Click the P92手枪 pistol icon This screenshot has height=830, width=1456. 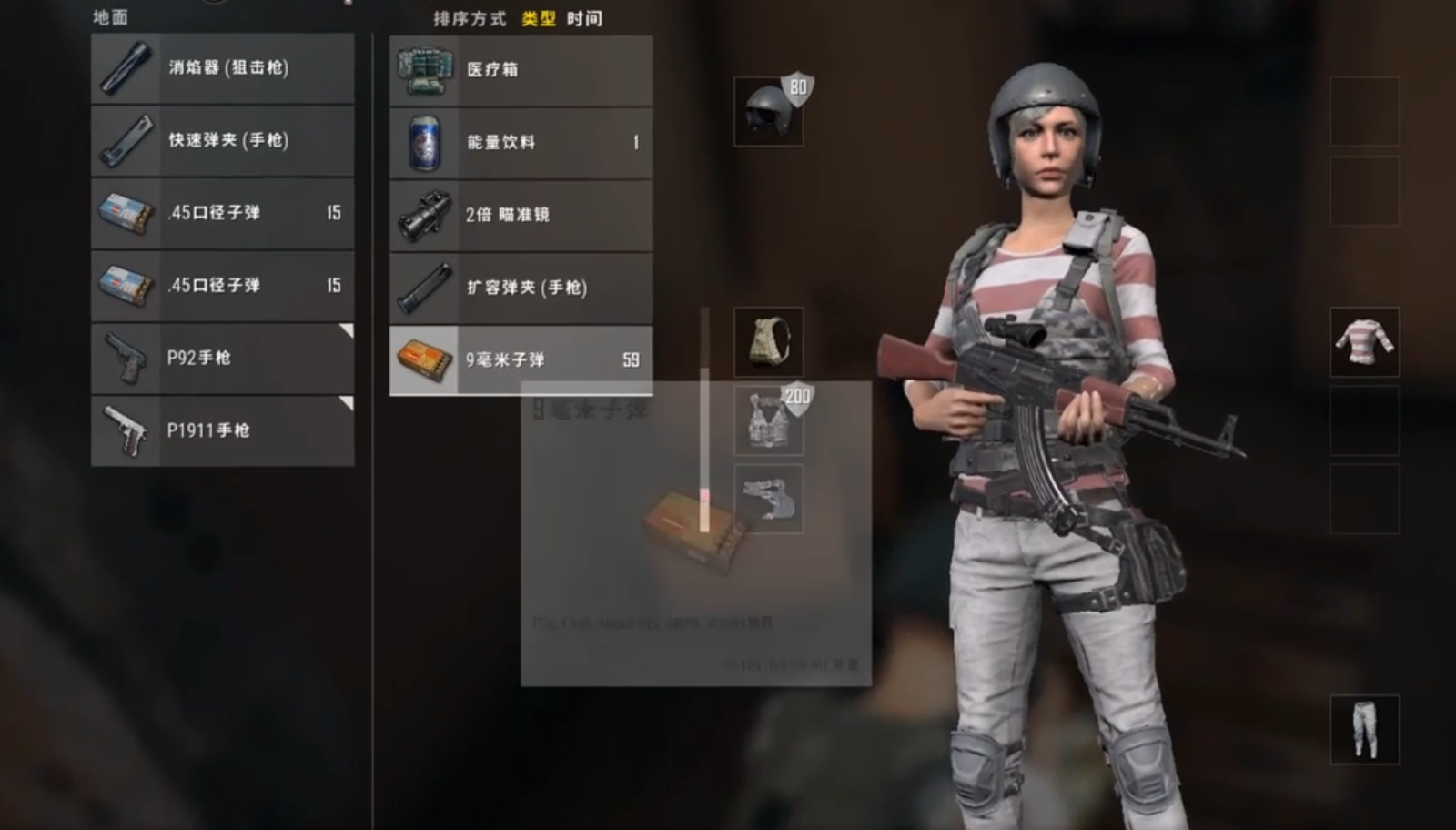pos(126,358)
